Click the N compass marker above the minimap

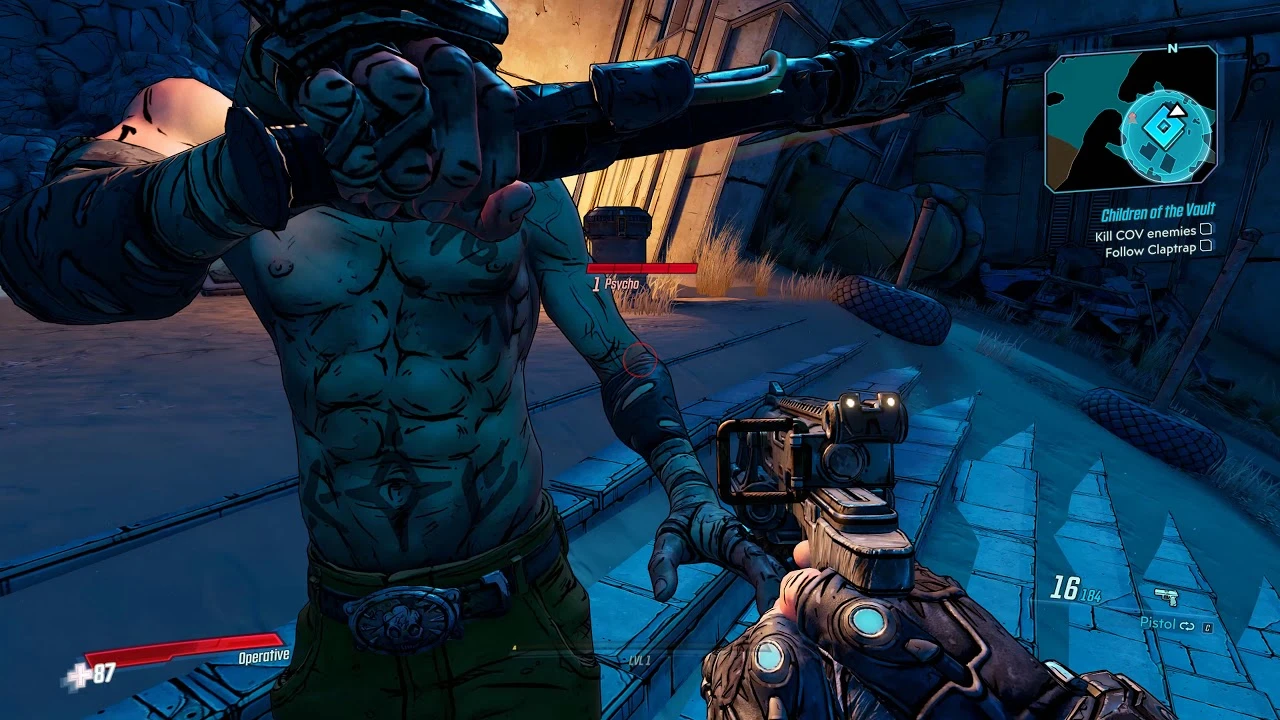1172,48
